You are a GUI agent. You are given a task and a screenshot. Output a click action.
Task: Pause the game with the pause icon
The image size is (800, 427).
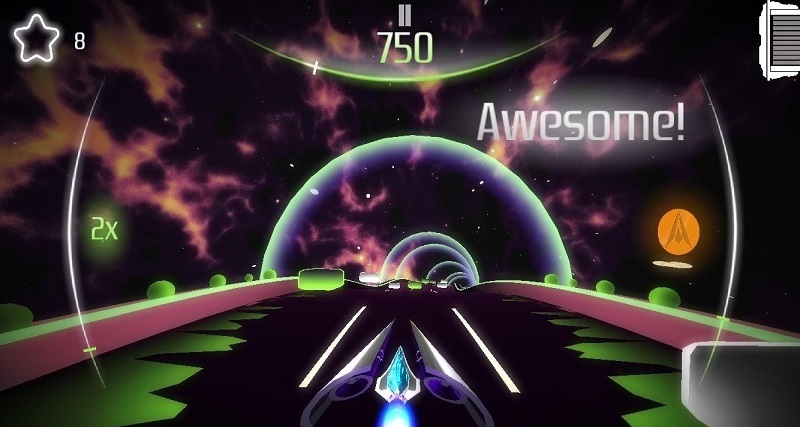click(x=405, y=14)
